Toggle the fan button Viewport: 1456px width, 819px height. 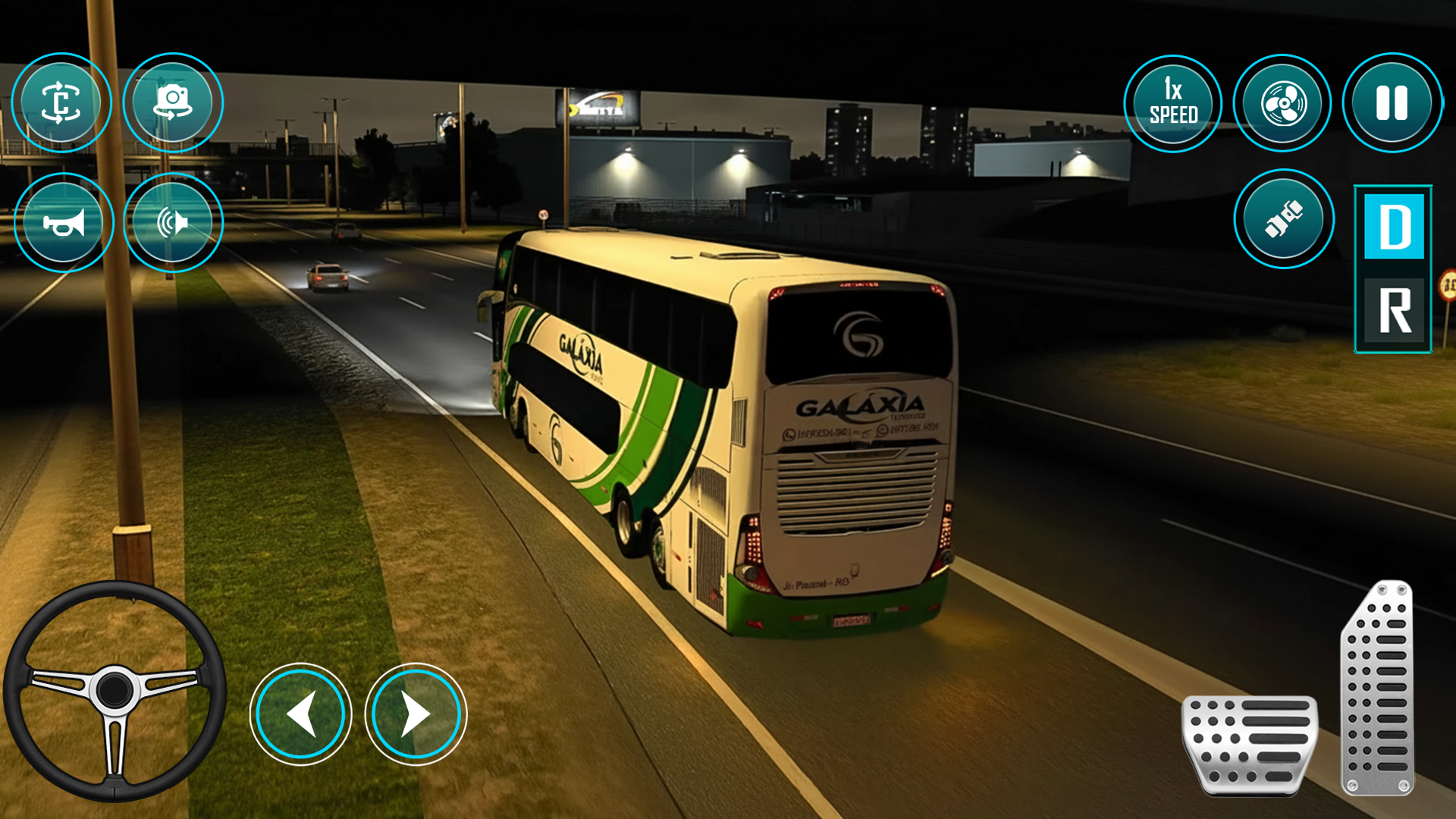(x=1283, y=104)
